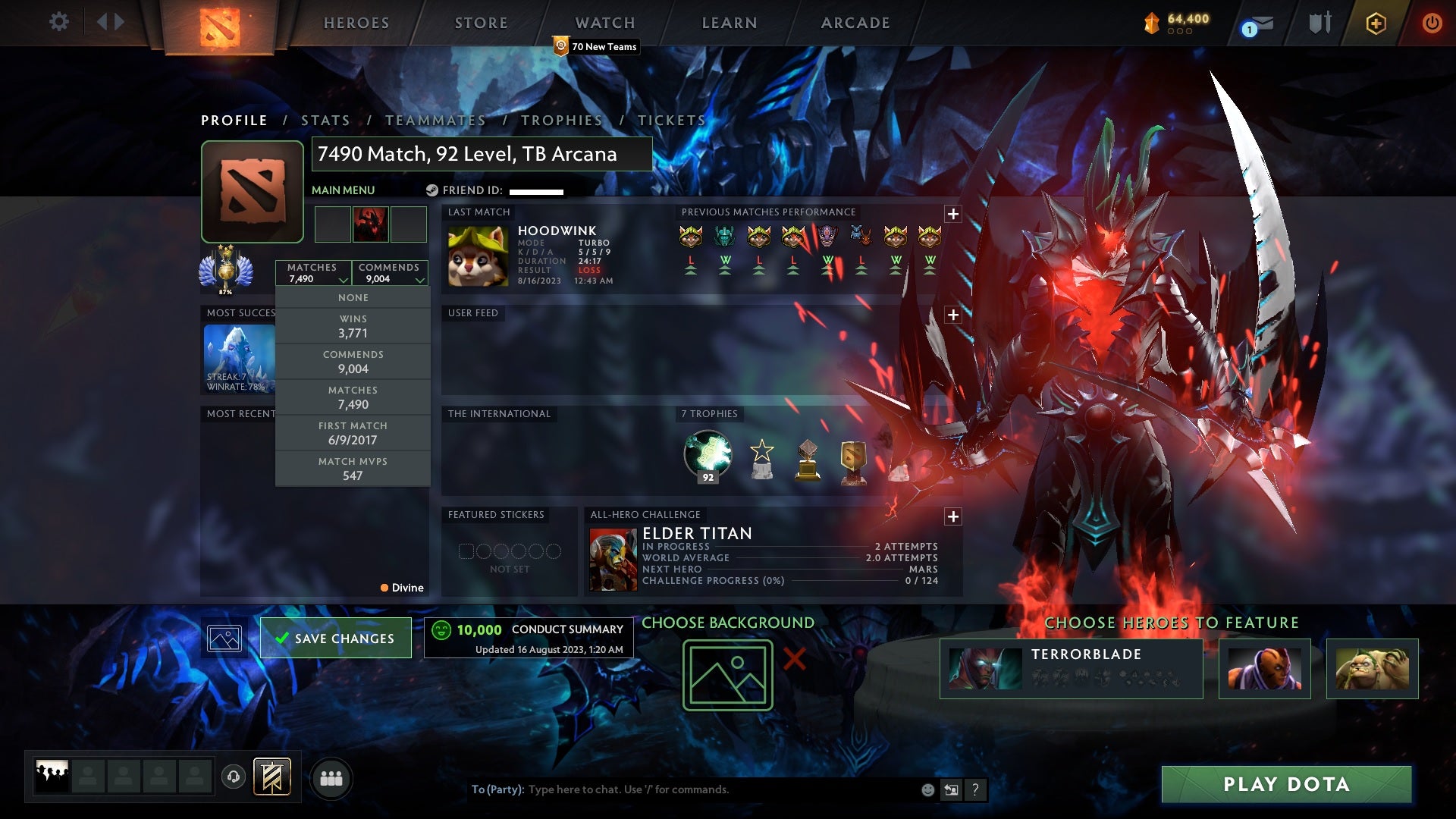Open voice chat with the headset icon
The width and height of the screenshot is (1456, 819).
233,777
